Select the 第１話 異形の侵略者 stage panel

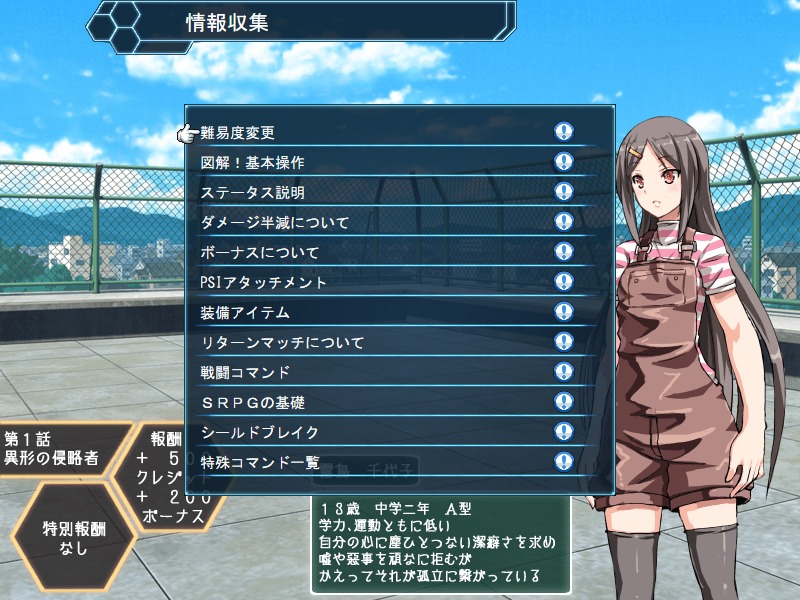pyautogui.click(x=58, y=450)
